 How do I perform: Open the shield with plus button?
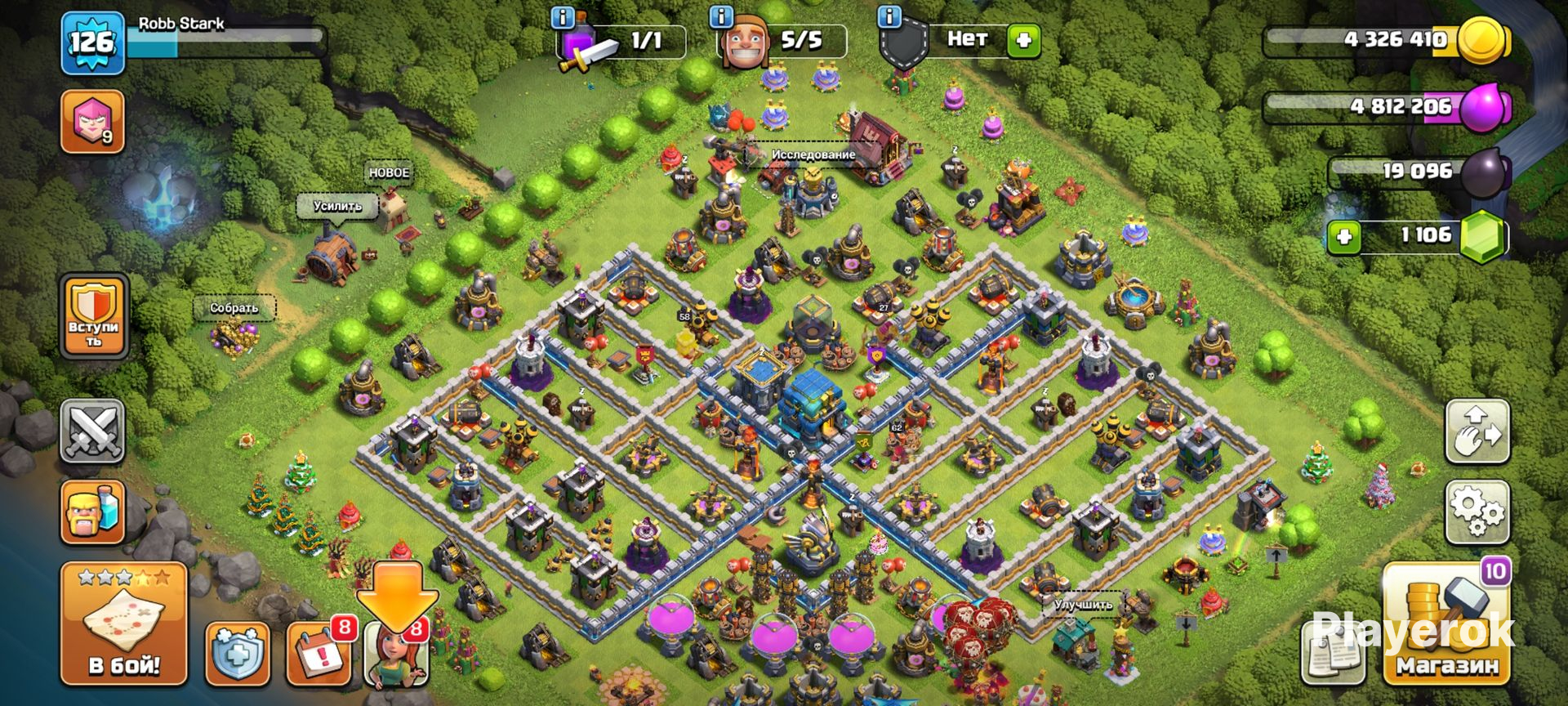(237, 654)
